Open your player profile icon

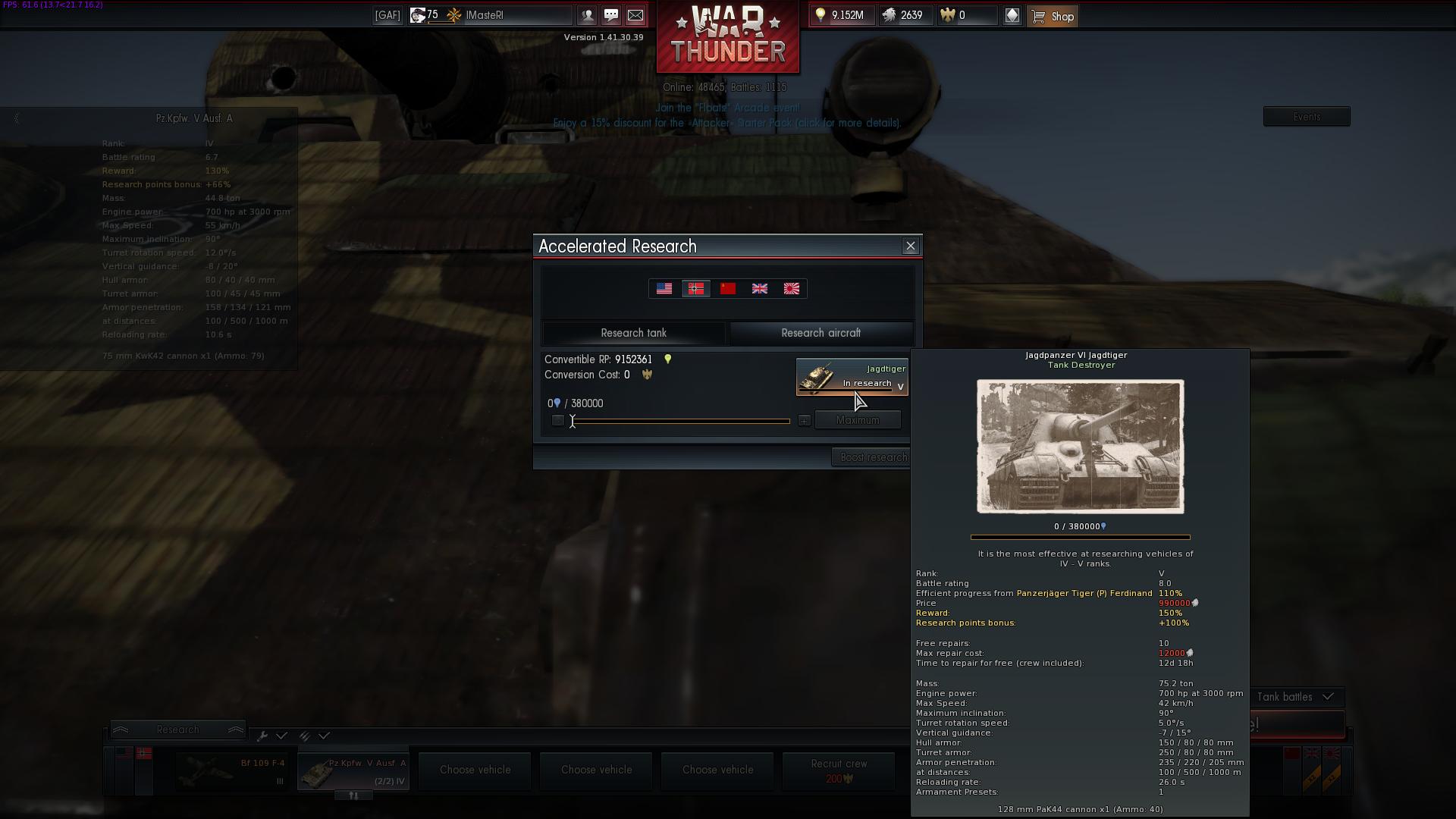click(x=587, y=15)
